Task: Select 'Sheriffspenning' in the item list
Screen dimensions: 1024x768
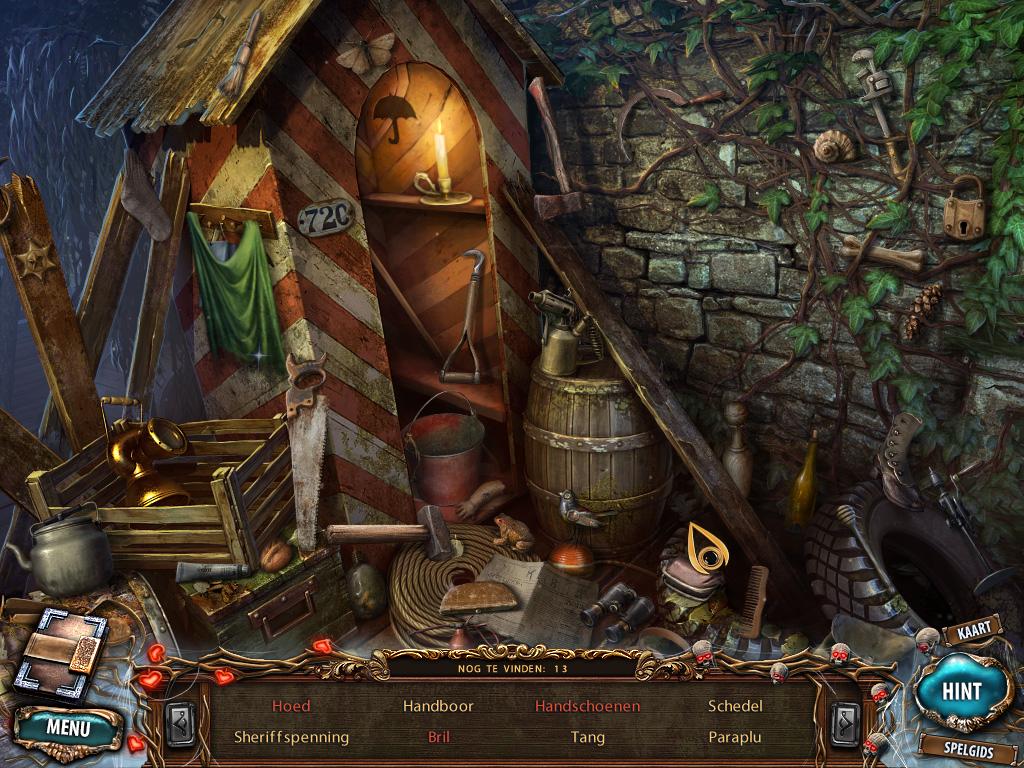Action: 291,737
